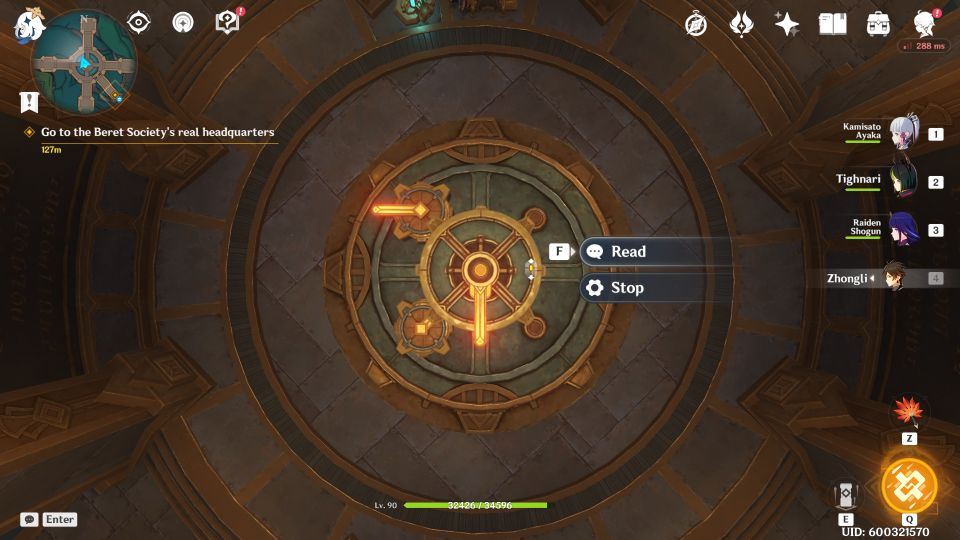960x540 pixels.
Task: Use the red maple leaf gadget
Action: (909, 411)
